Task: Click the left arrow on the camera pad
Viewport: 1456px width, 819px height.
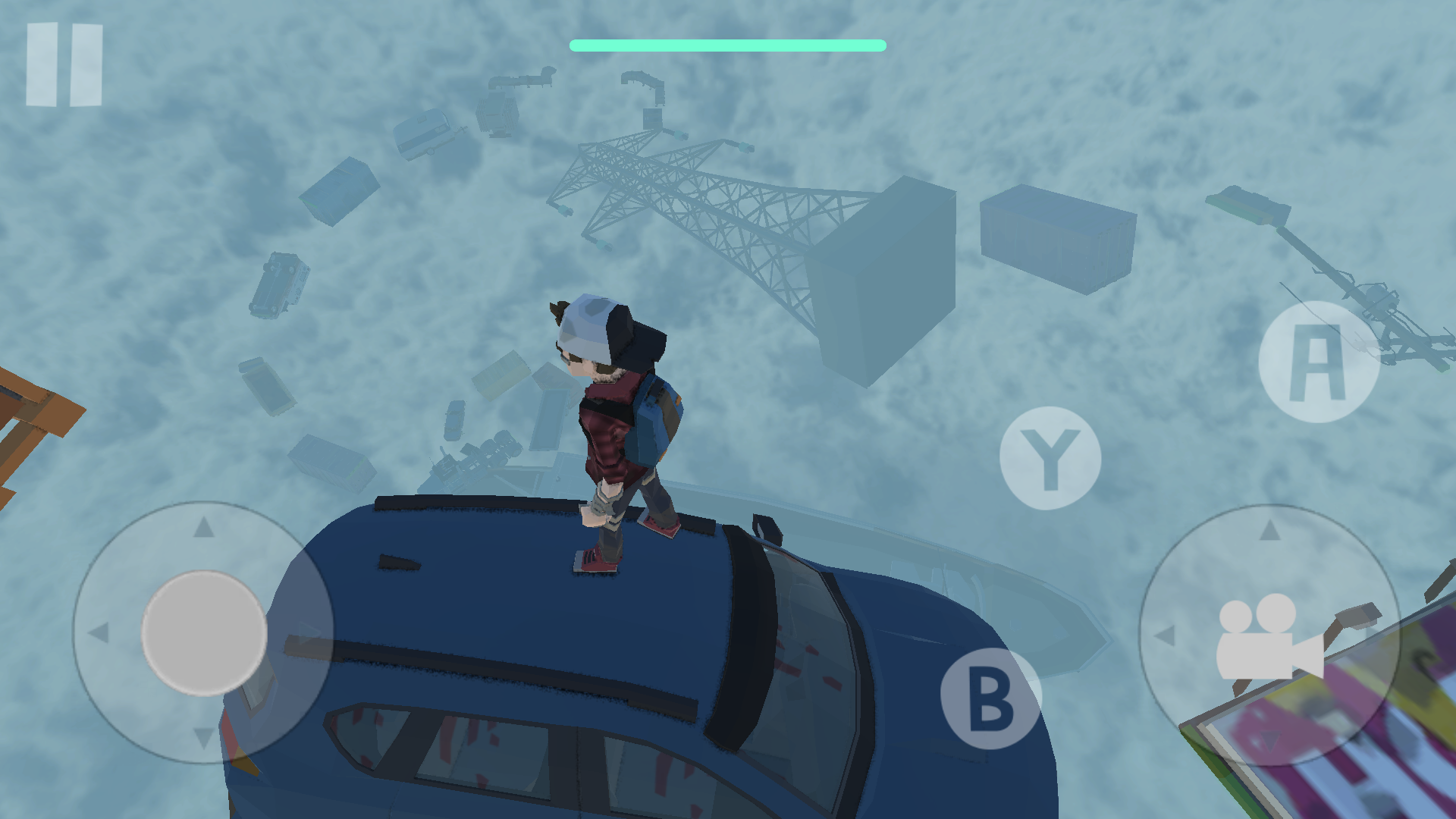Action: click(x=1165, y=635)
